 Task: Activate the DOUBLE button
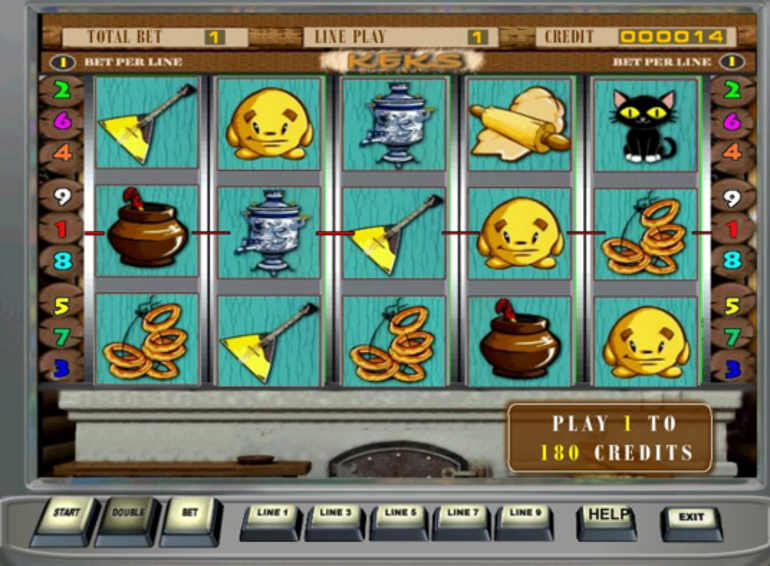128,517
